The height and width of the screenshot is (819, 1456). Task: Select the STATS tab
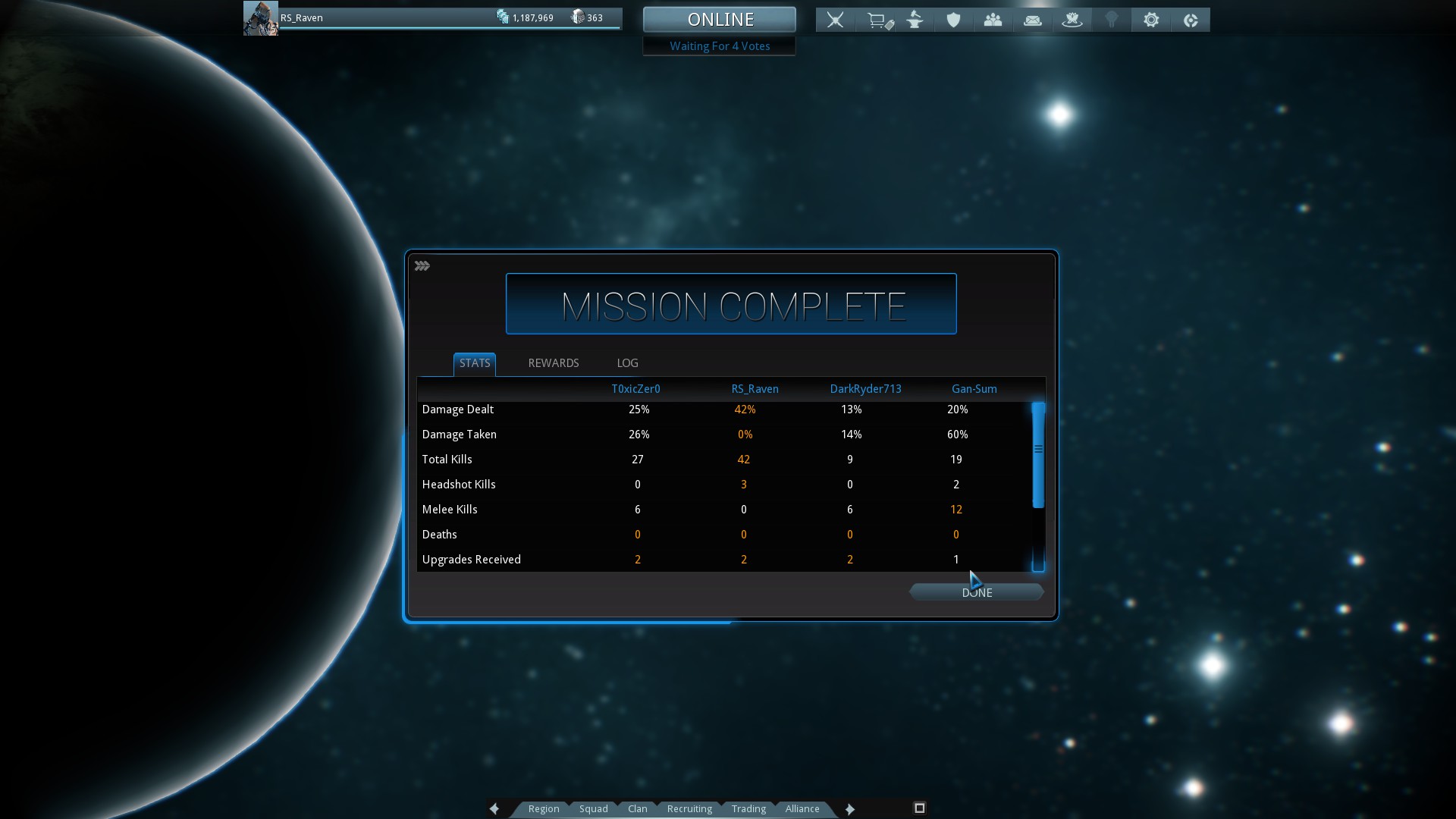pyautogui.click(x=475, y=363)
